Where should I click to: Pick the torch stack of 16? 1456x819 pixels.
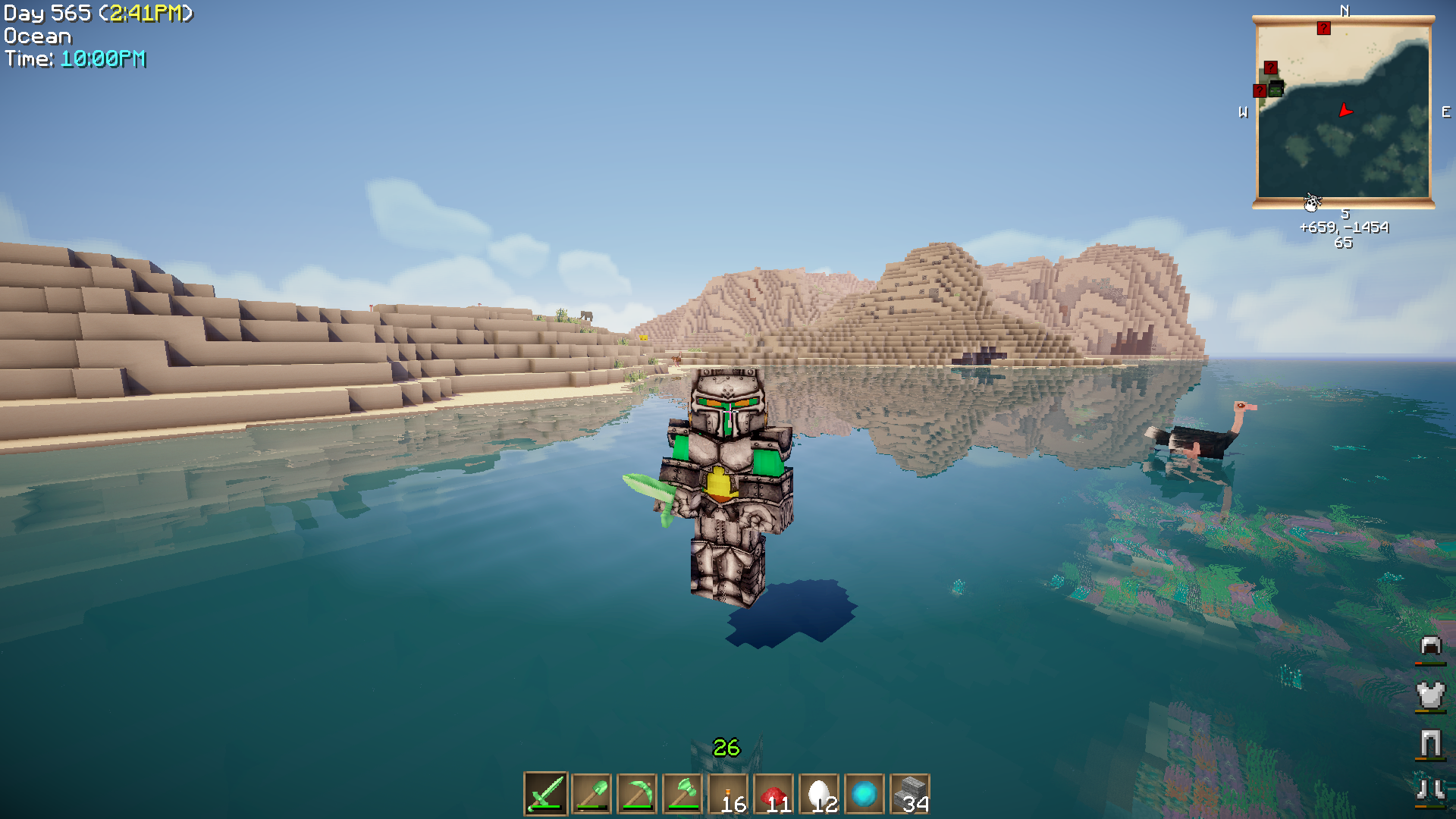pyautogui.click(x=728, y=794)
